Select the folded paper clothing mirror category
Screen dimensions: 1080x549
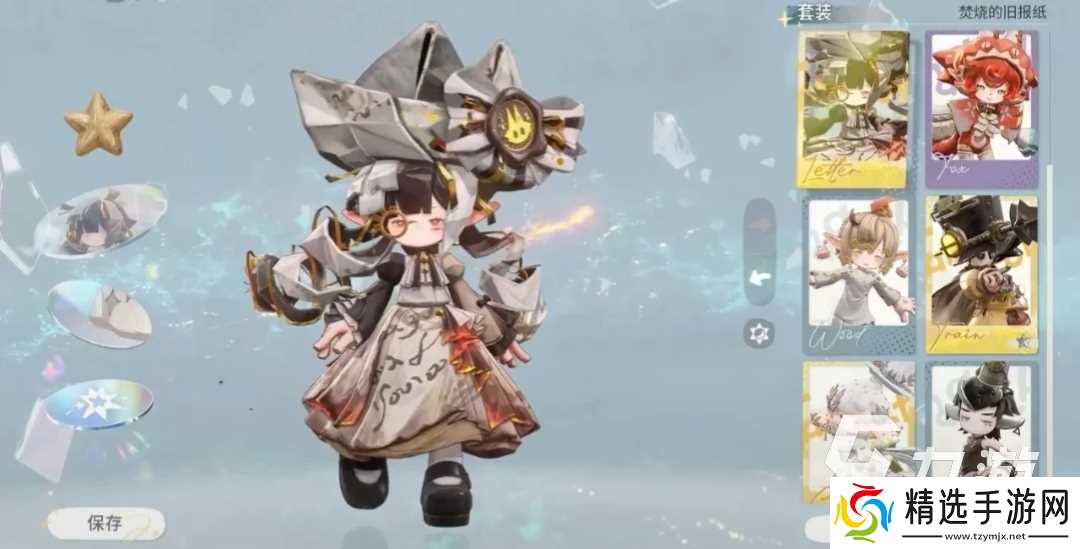[x=100, y=312]
